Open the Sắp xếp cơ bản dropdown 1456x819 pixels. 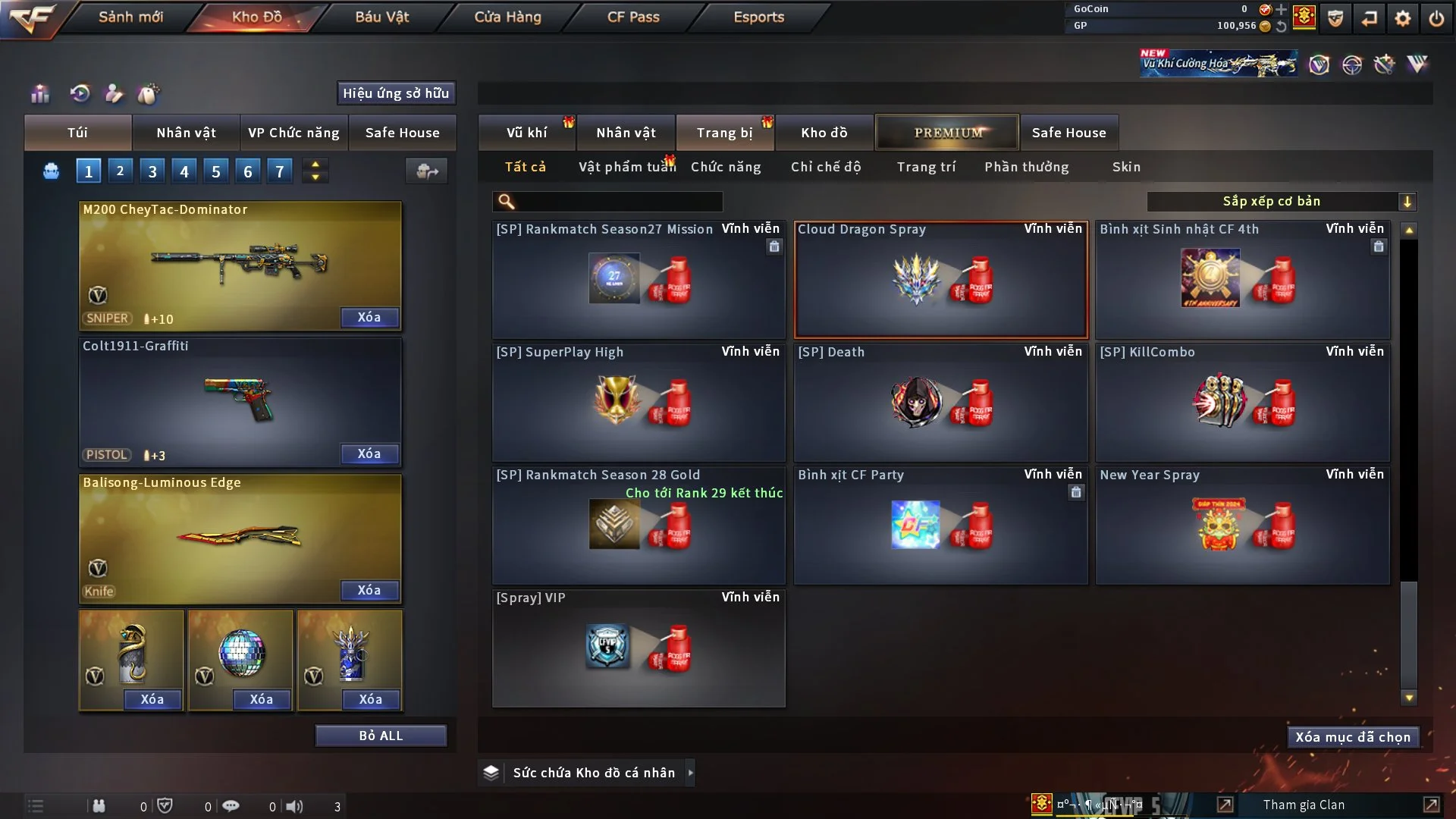[x=1281, y=201]
